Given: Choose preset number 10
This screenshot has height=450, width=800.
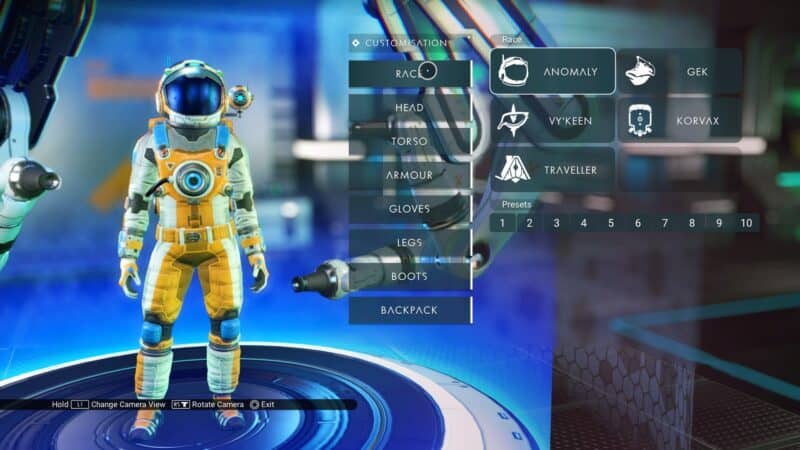Looking at the screenshot, I should point(746,223).
